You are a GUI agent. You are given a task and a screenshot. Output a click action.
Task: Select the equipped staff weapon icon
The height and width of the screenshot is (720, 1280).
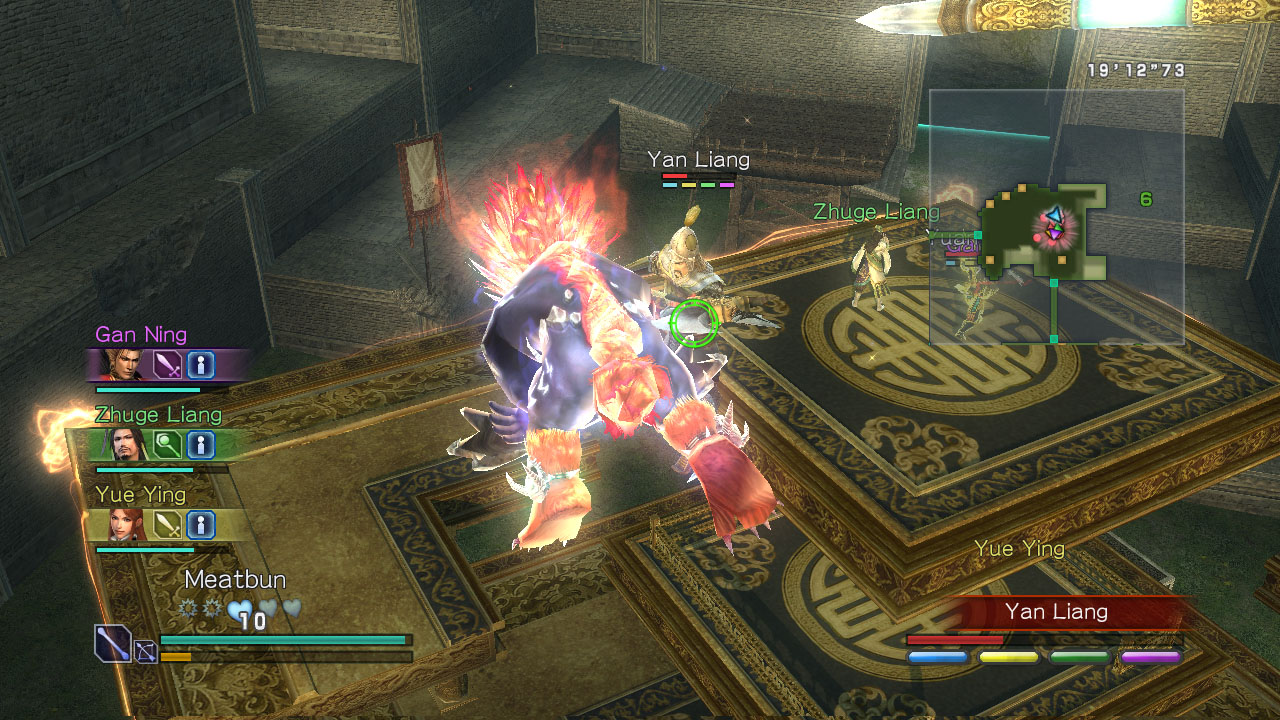tap(112, 642)
